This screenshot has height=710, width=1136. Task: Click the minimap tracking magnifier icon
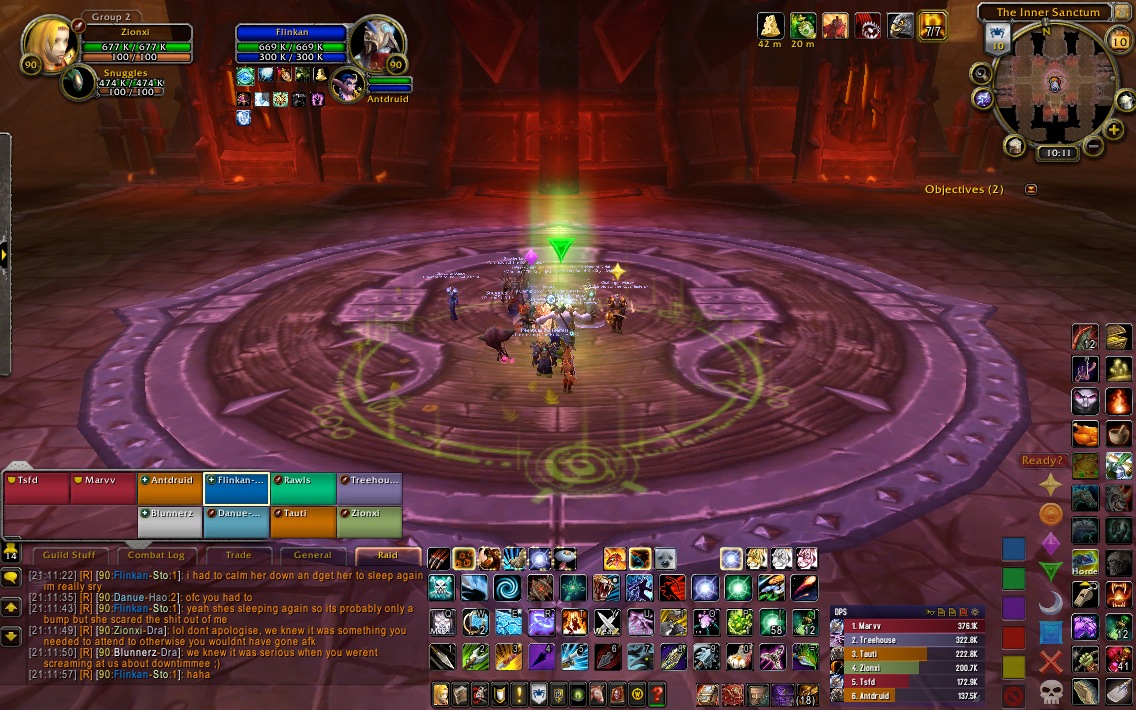[981, 73]
